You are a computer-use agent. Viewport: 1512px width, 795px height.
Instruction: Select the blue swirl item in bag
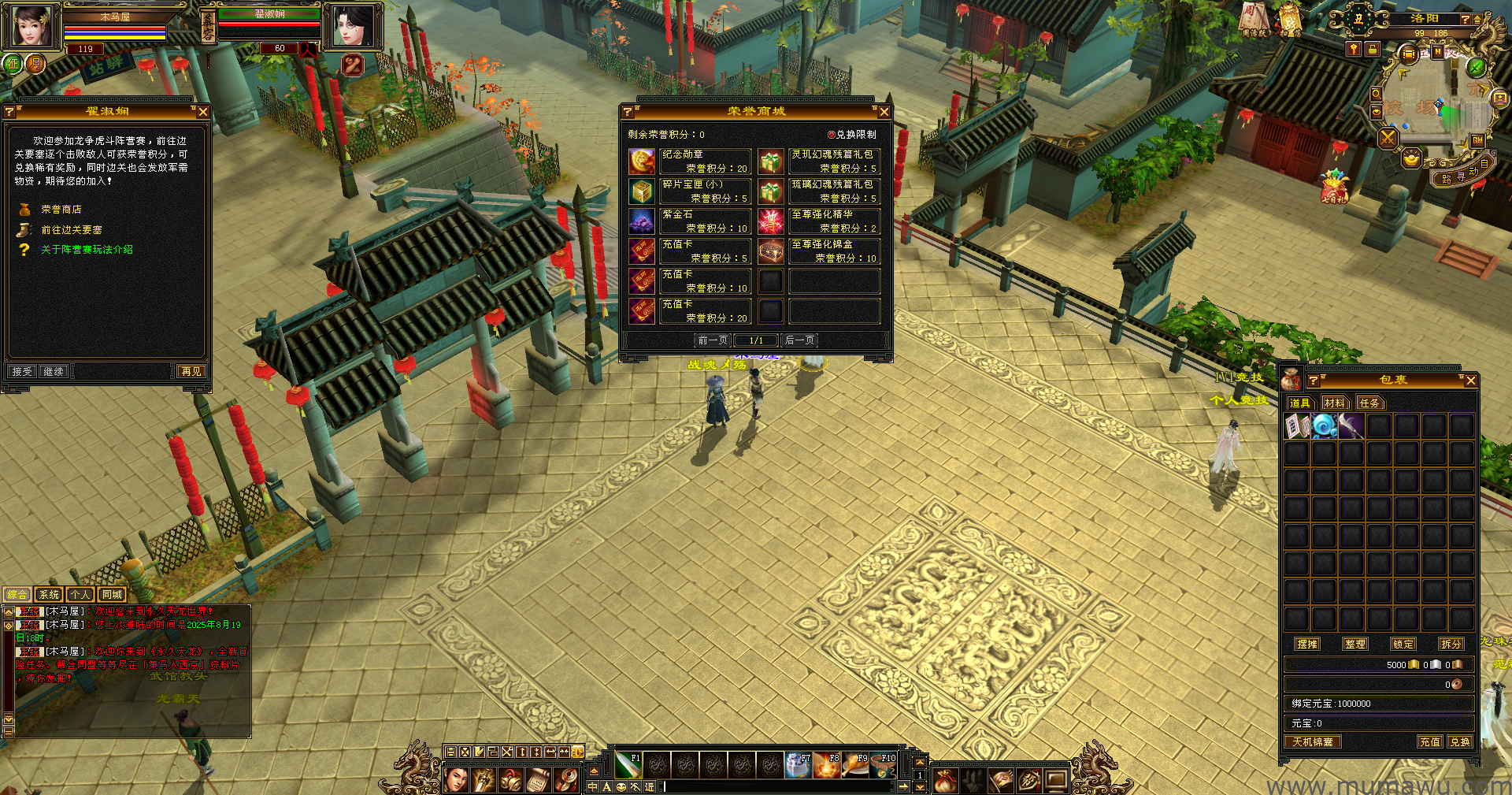coord(1324,426)
